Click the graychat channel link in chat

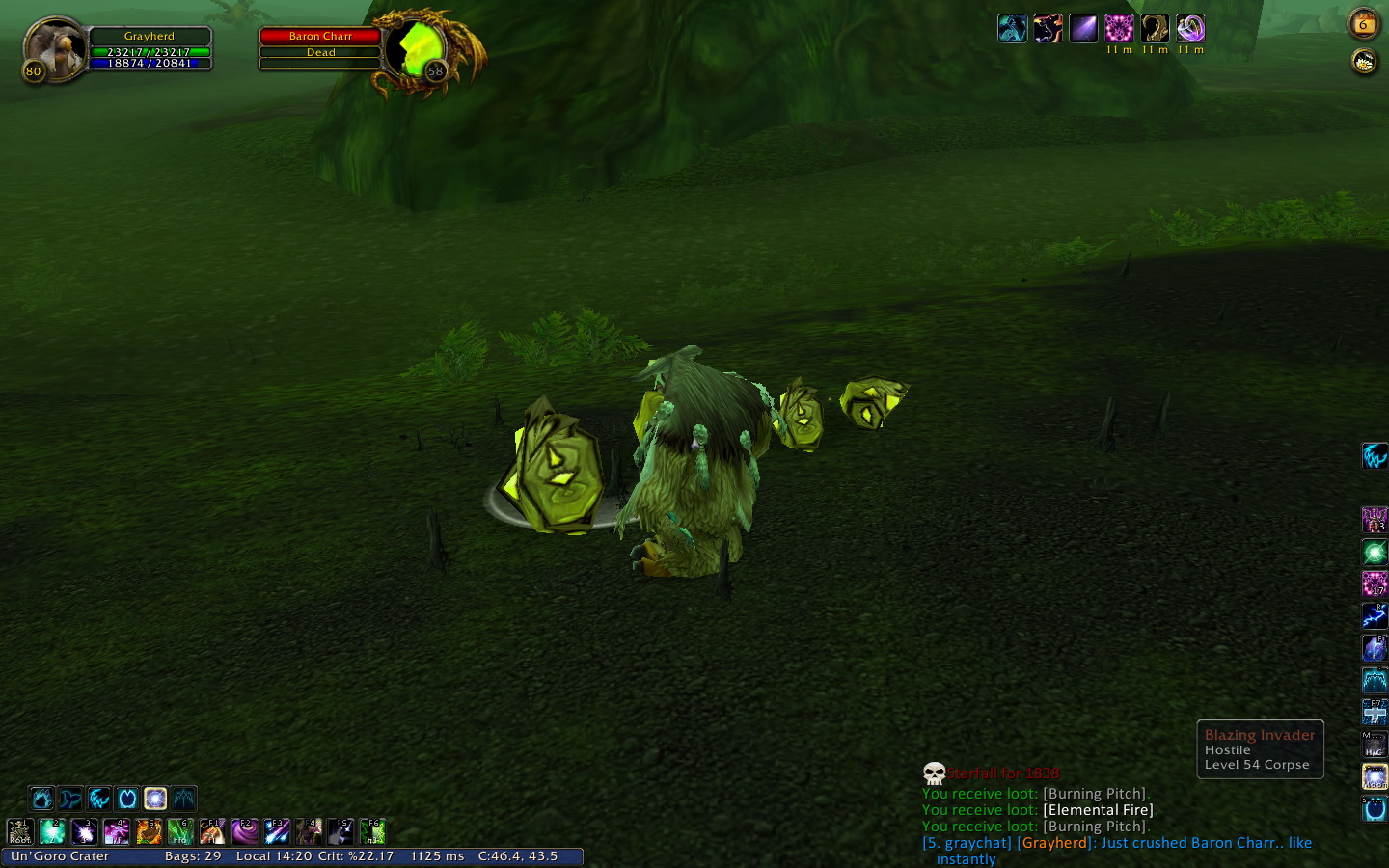(967, 843)
